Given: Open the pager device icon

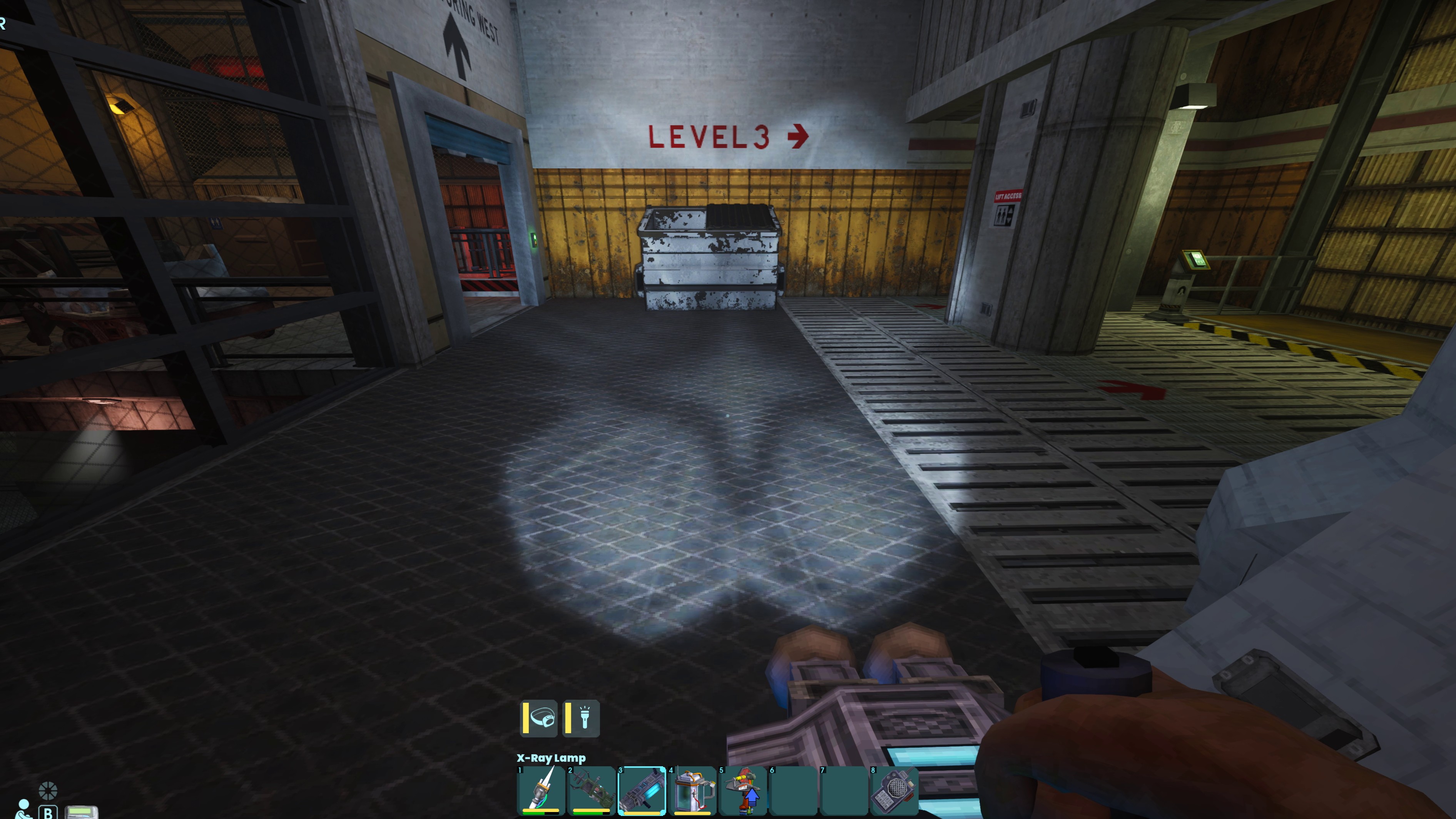Looking at the screenshot, I should click(x=81, y=812).
